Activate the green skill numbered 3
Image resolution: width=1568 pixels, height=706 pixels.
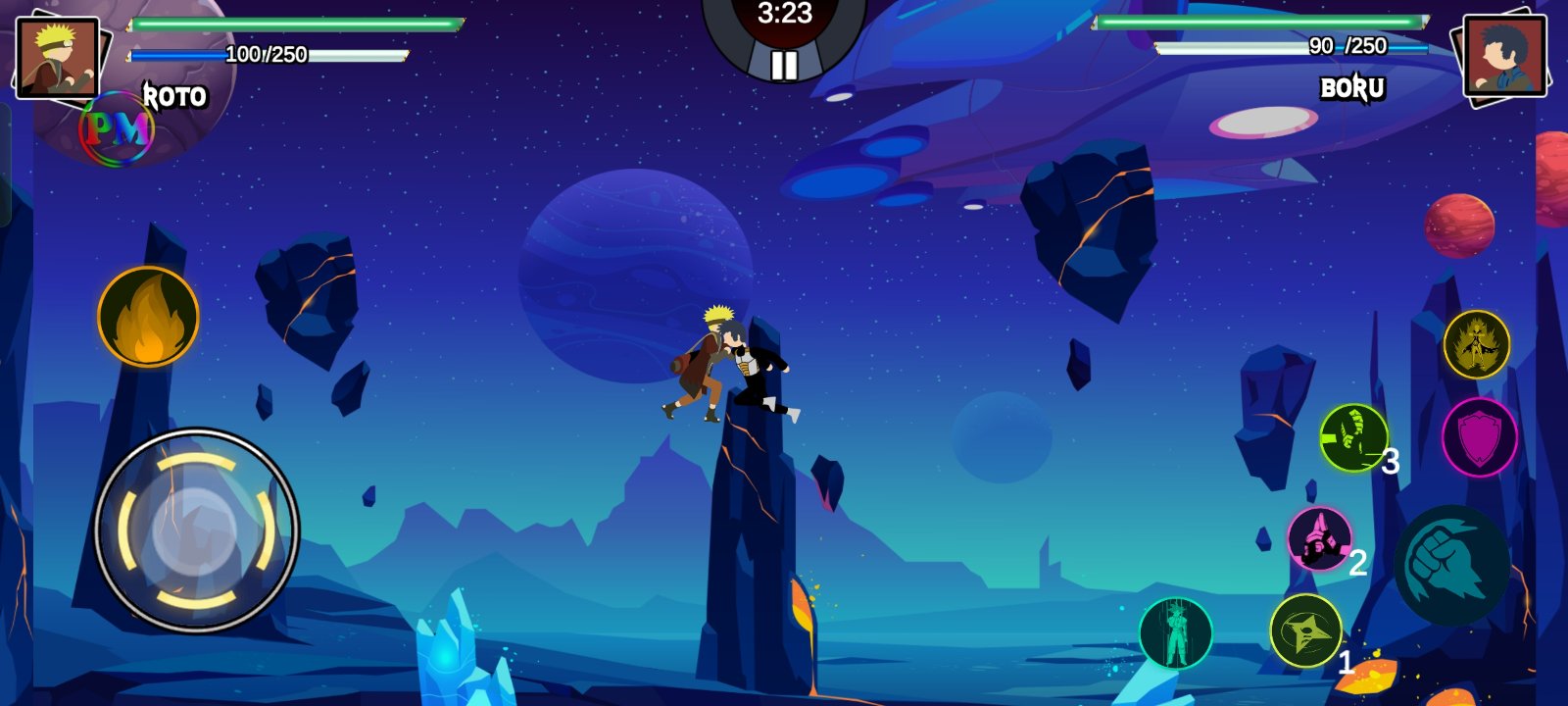point(1353,437)
